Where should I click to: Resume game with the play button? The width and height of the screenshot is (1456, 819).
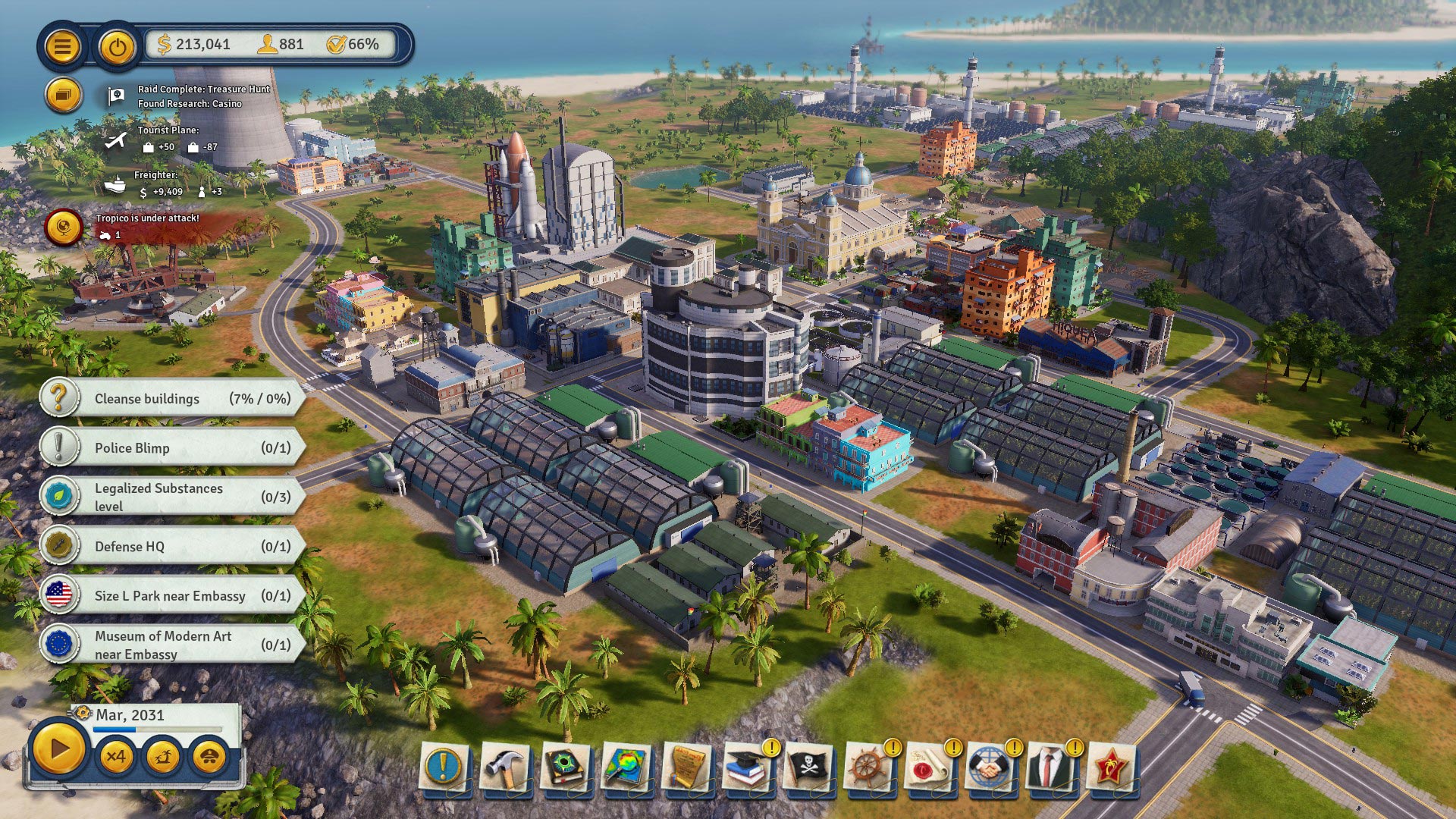(58, 750)
